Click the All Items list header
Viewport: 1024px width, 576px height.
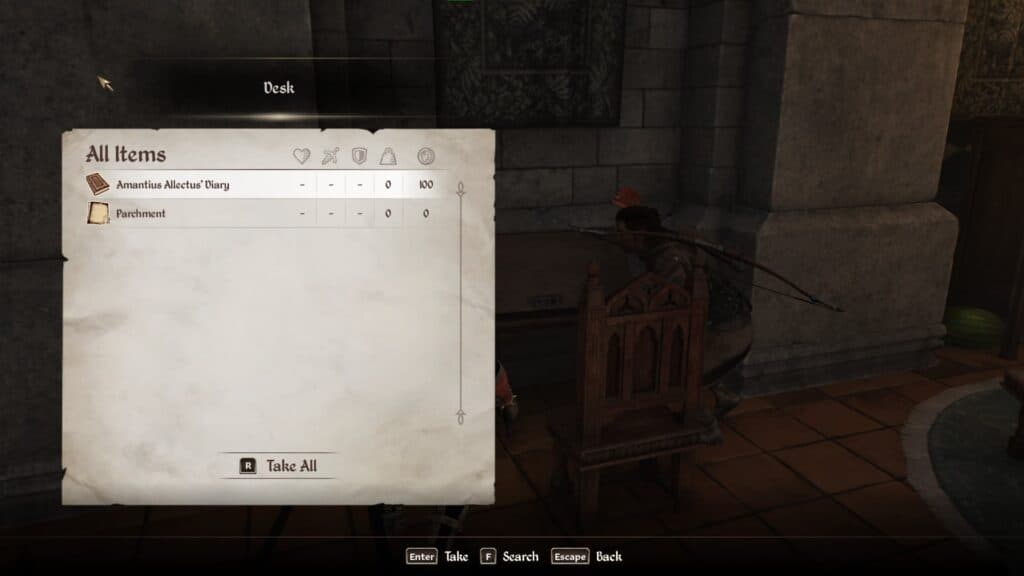pyautogui.click(x=126, y=155)
